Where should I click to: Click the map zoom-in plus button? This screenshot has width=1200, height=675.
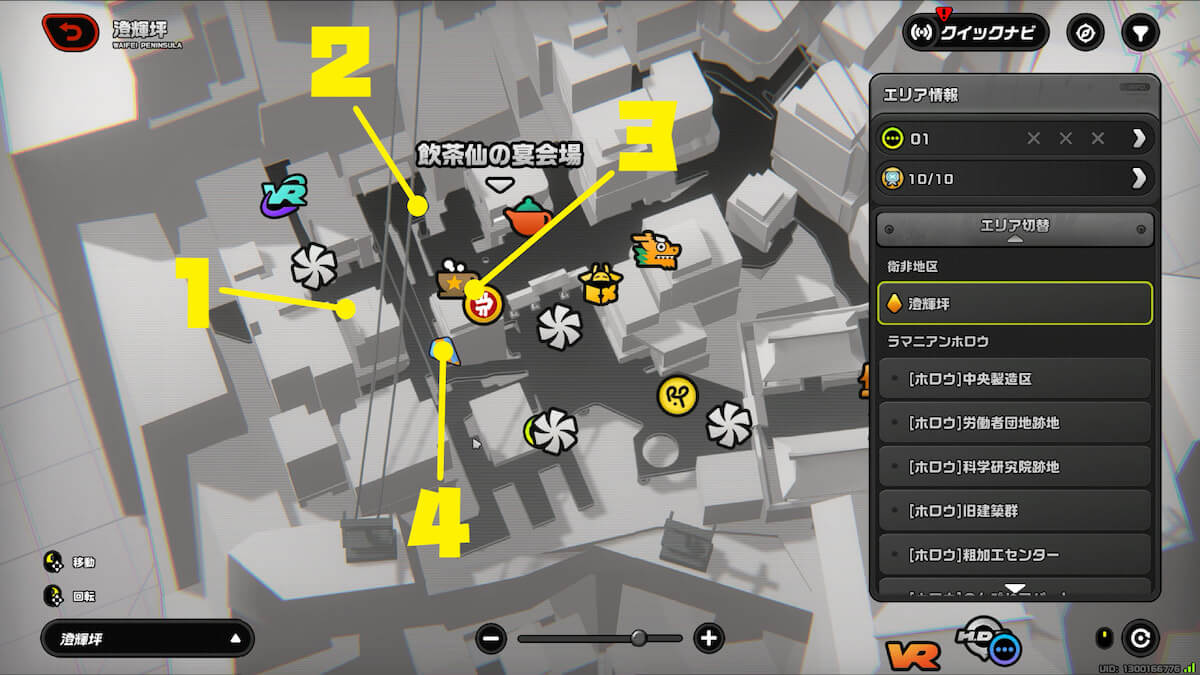(709, 638)
